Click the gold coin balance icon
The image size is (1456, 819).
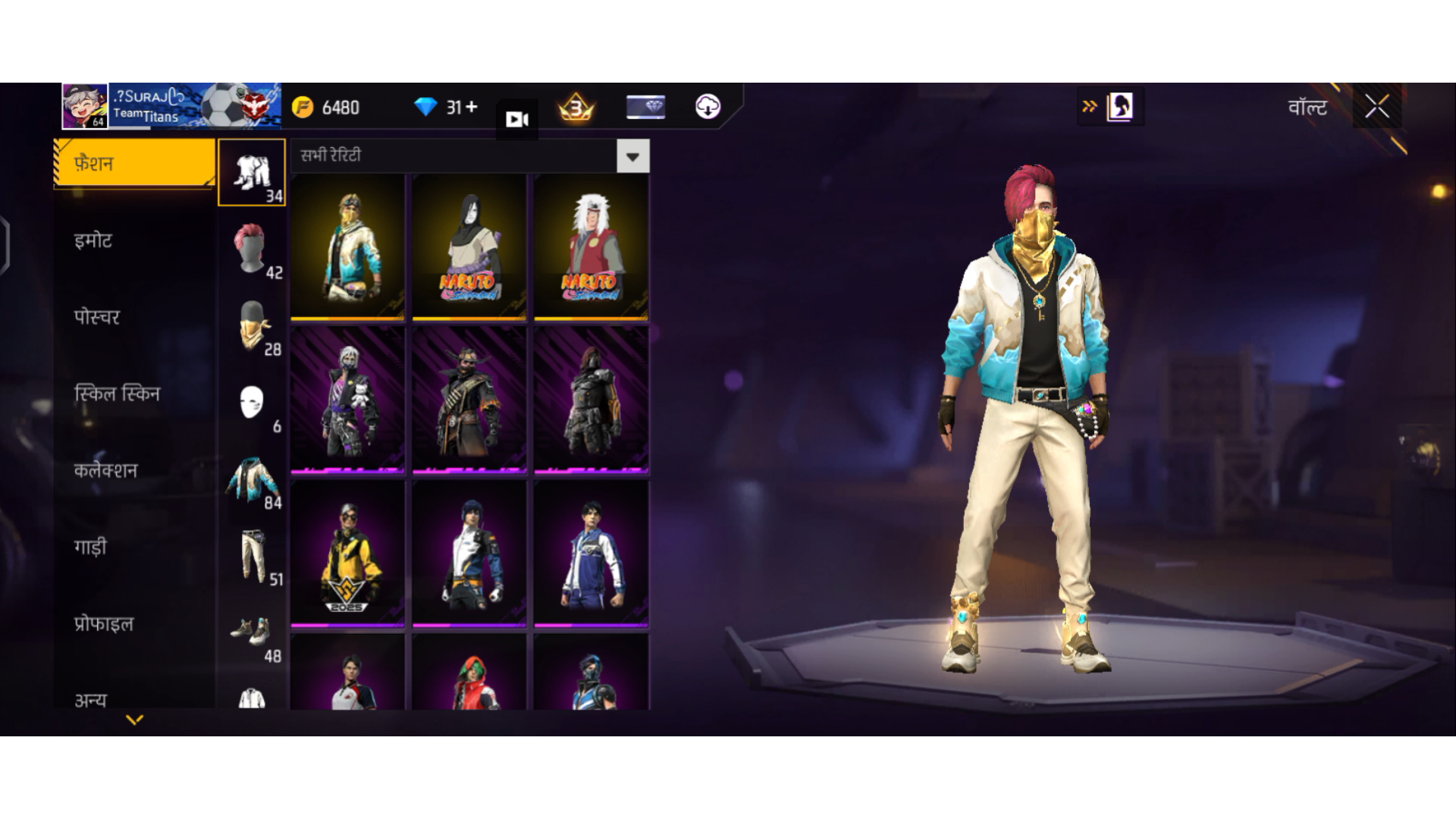tap(303, 107)
